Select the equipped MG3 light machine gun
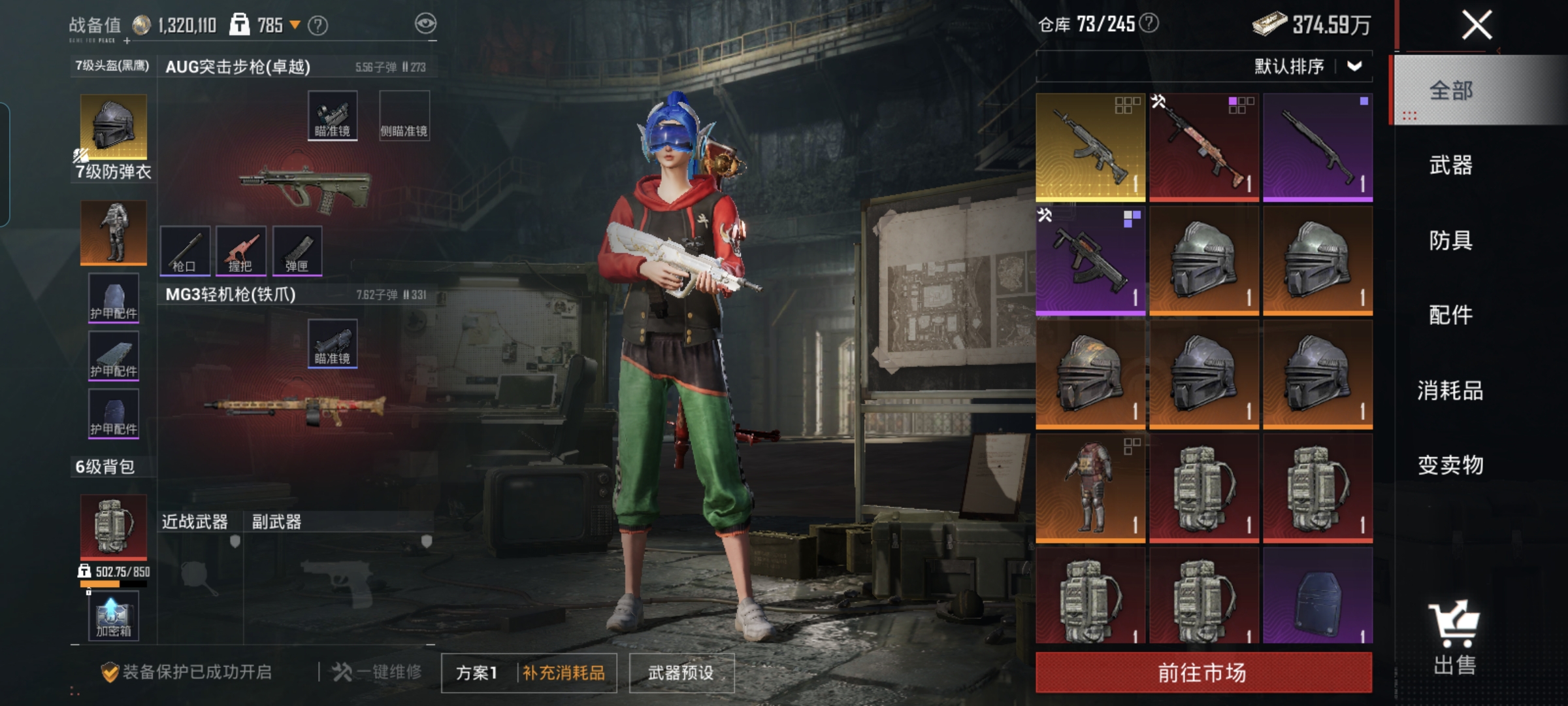The height and width of the screenshot is (706, 1568). [295, 407]
